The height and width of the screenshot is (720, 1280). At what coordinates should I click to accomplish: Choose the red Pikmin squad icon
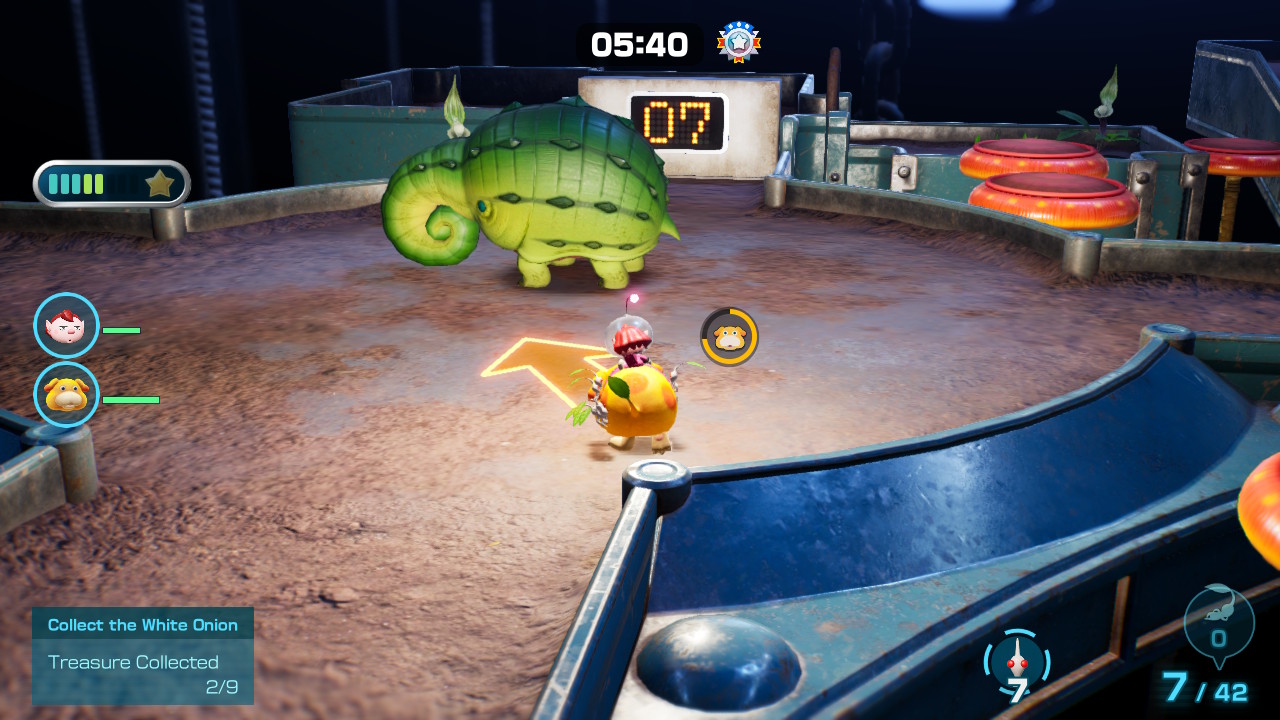[1017, 661]
